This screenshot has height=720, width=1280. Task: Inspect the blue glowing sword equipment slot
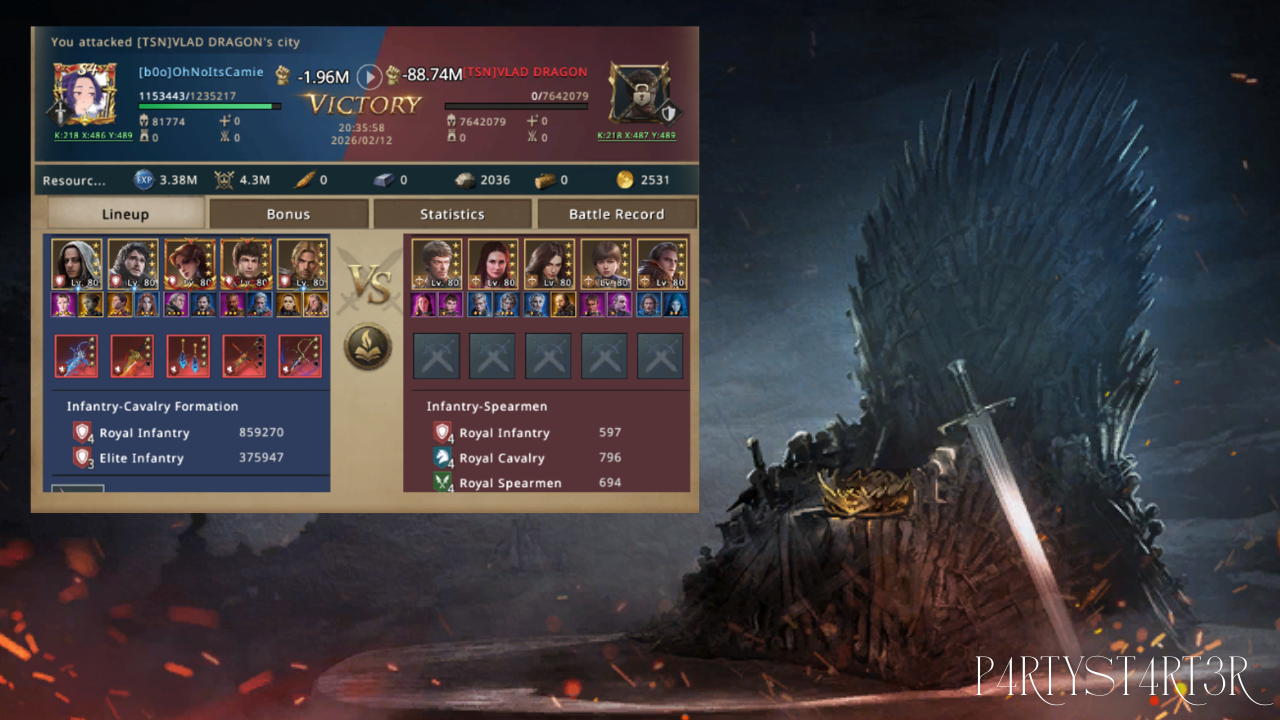tap(77, 356)
